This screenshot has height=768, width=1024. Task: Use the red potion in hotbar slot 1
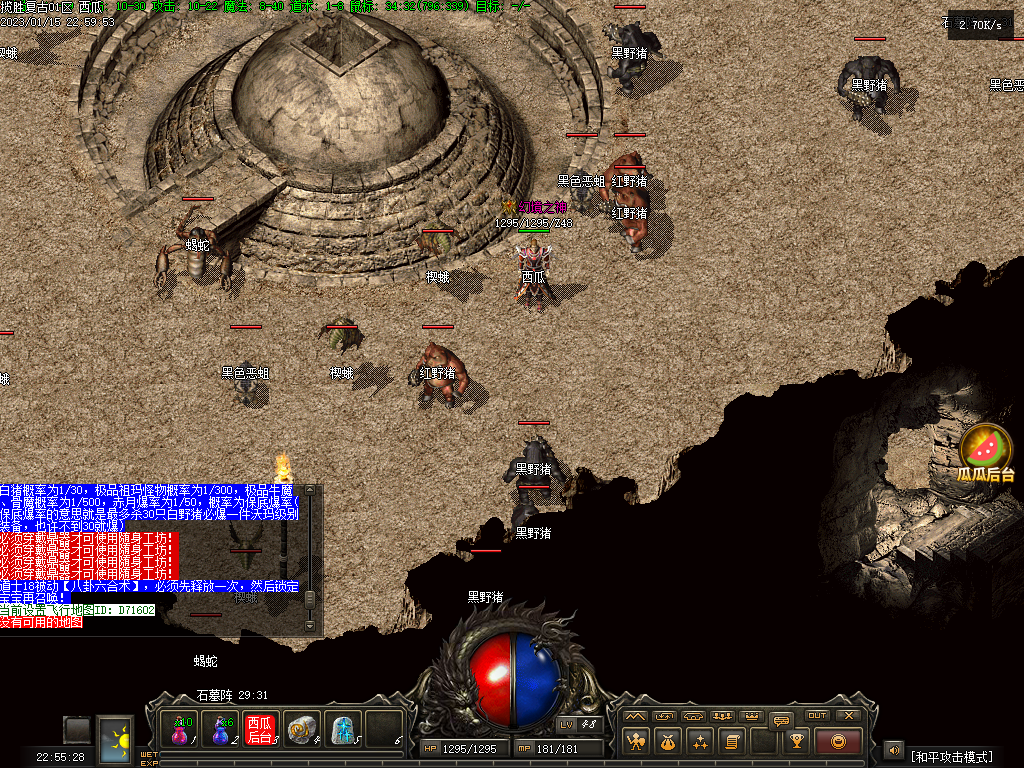pos(181,730)
